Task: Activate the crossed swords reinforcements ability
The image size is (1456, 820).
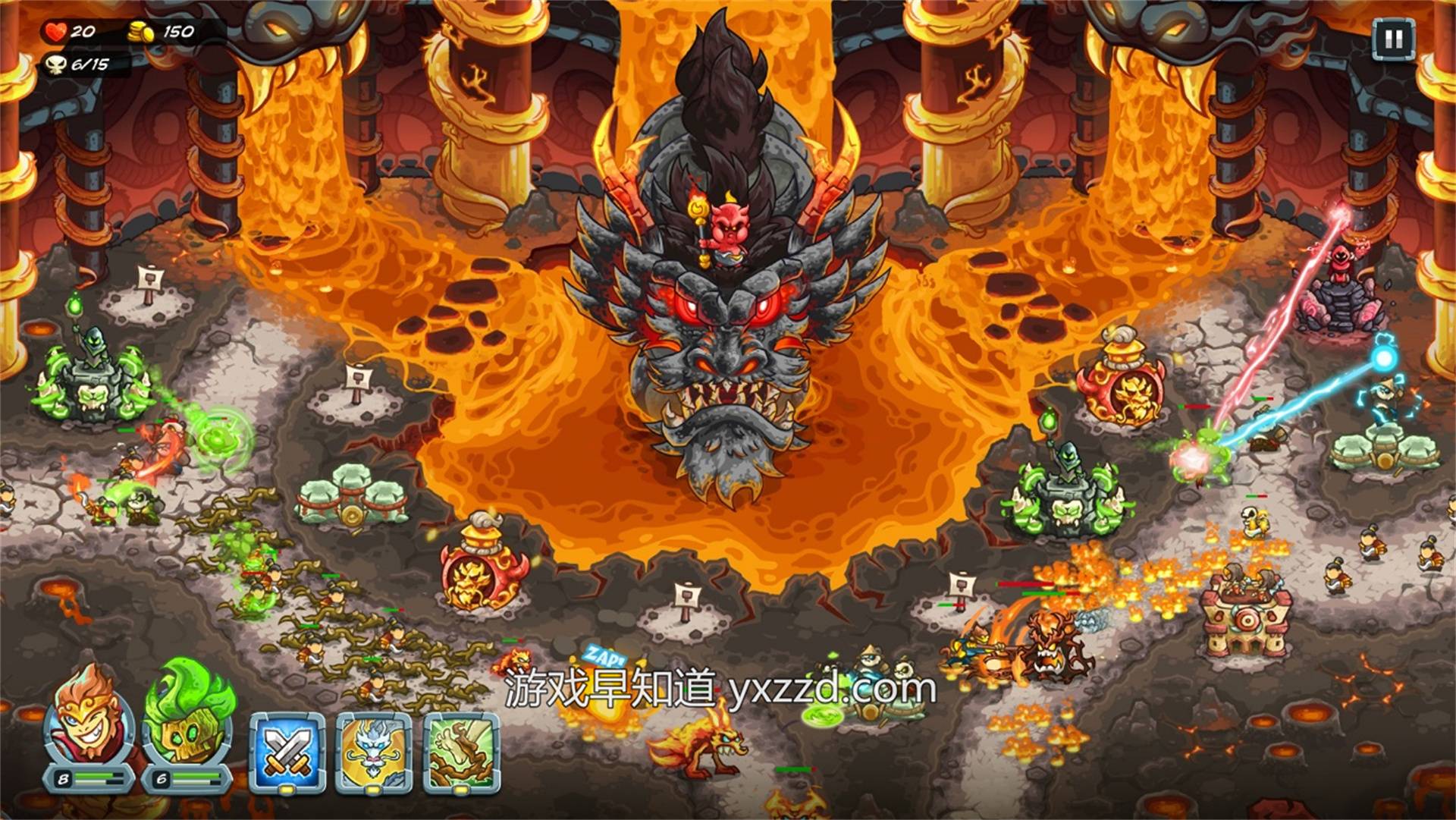Action: coord(287,752)
